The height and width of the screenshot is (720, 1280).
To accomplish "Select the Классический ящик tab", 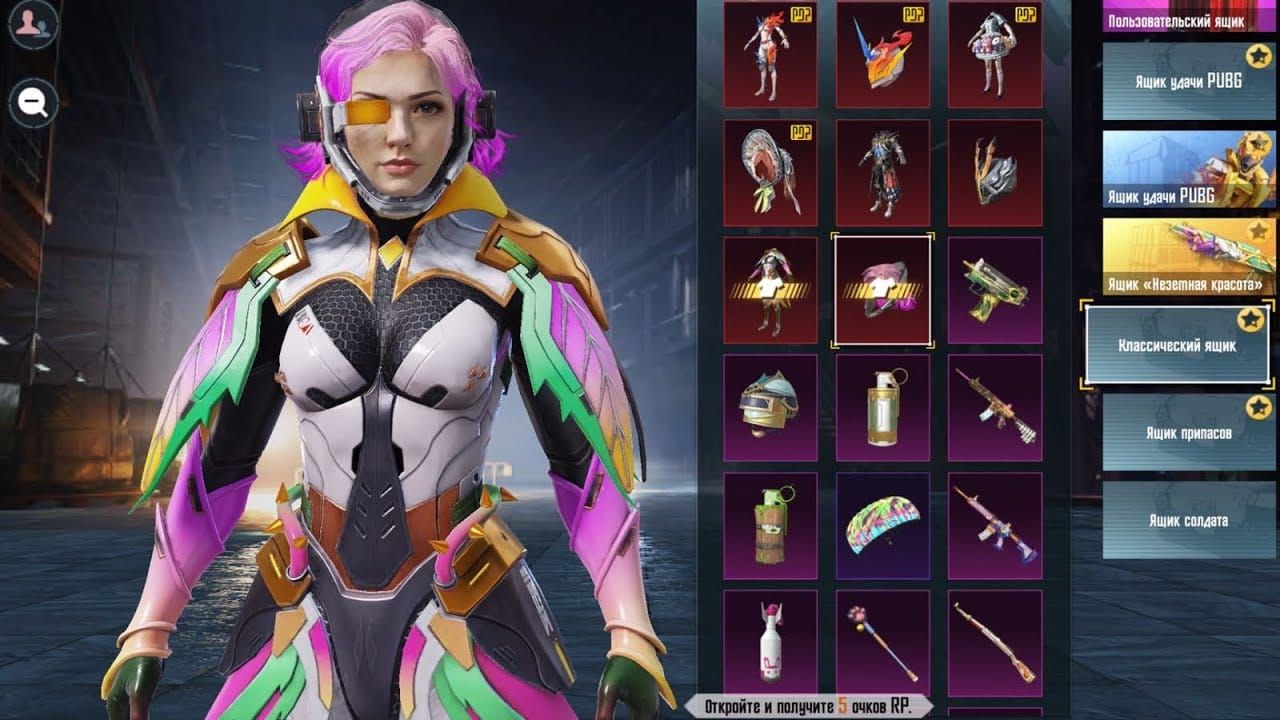I will [1177, 345].
